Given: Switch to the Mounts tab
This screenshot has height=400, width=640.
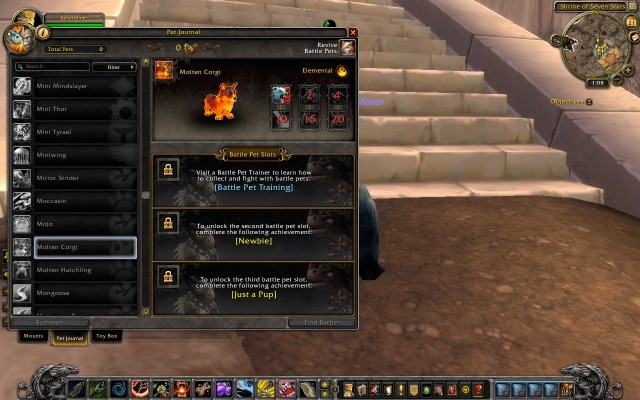Looking at the screenshot, I should 33,336.
